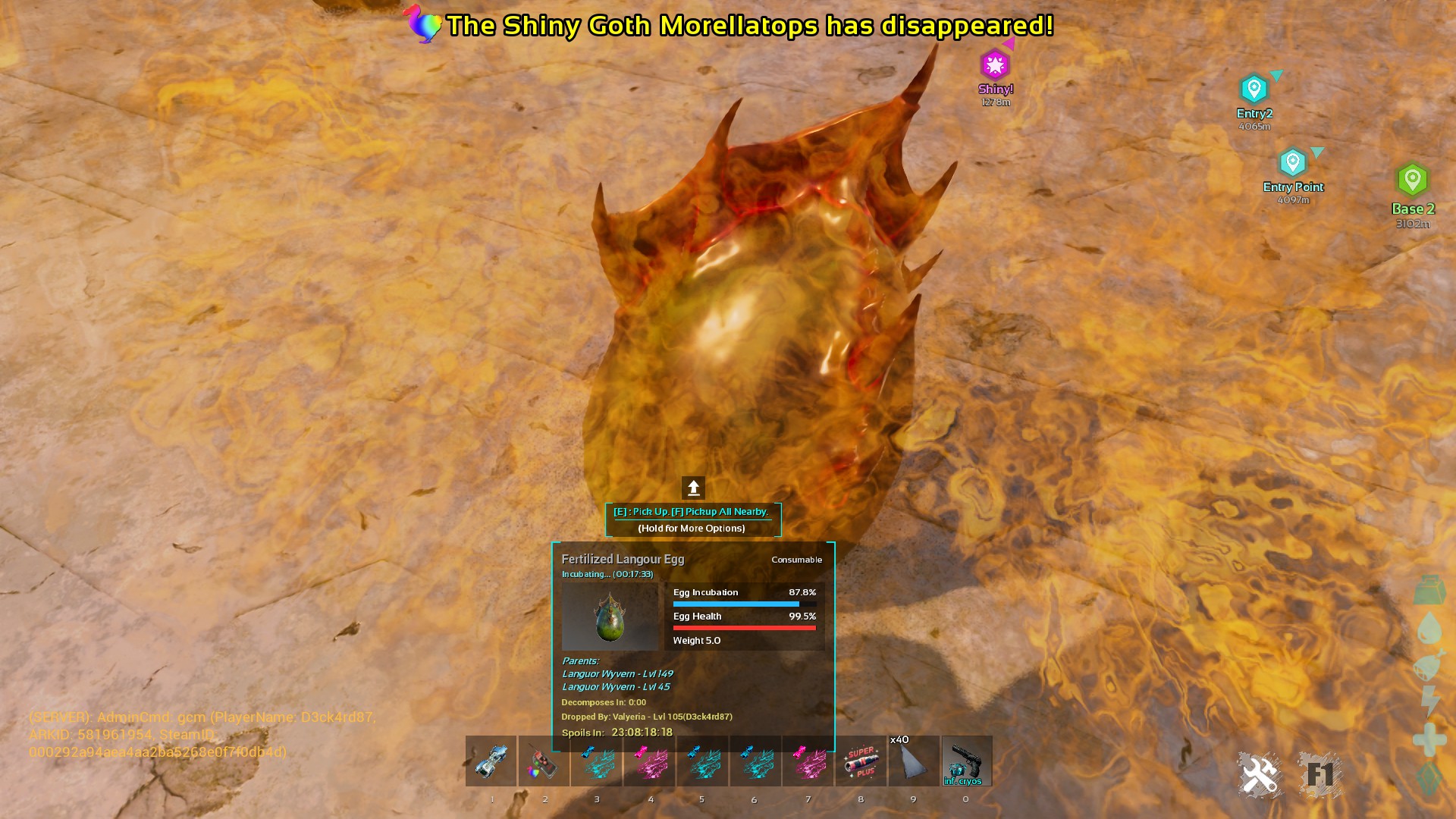Screen dimensions: 1456x819
Task: Select the stone arrows x40 in slot 9
Action: (x=914, y=762)
